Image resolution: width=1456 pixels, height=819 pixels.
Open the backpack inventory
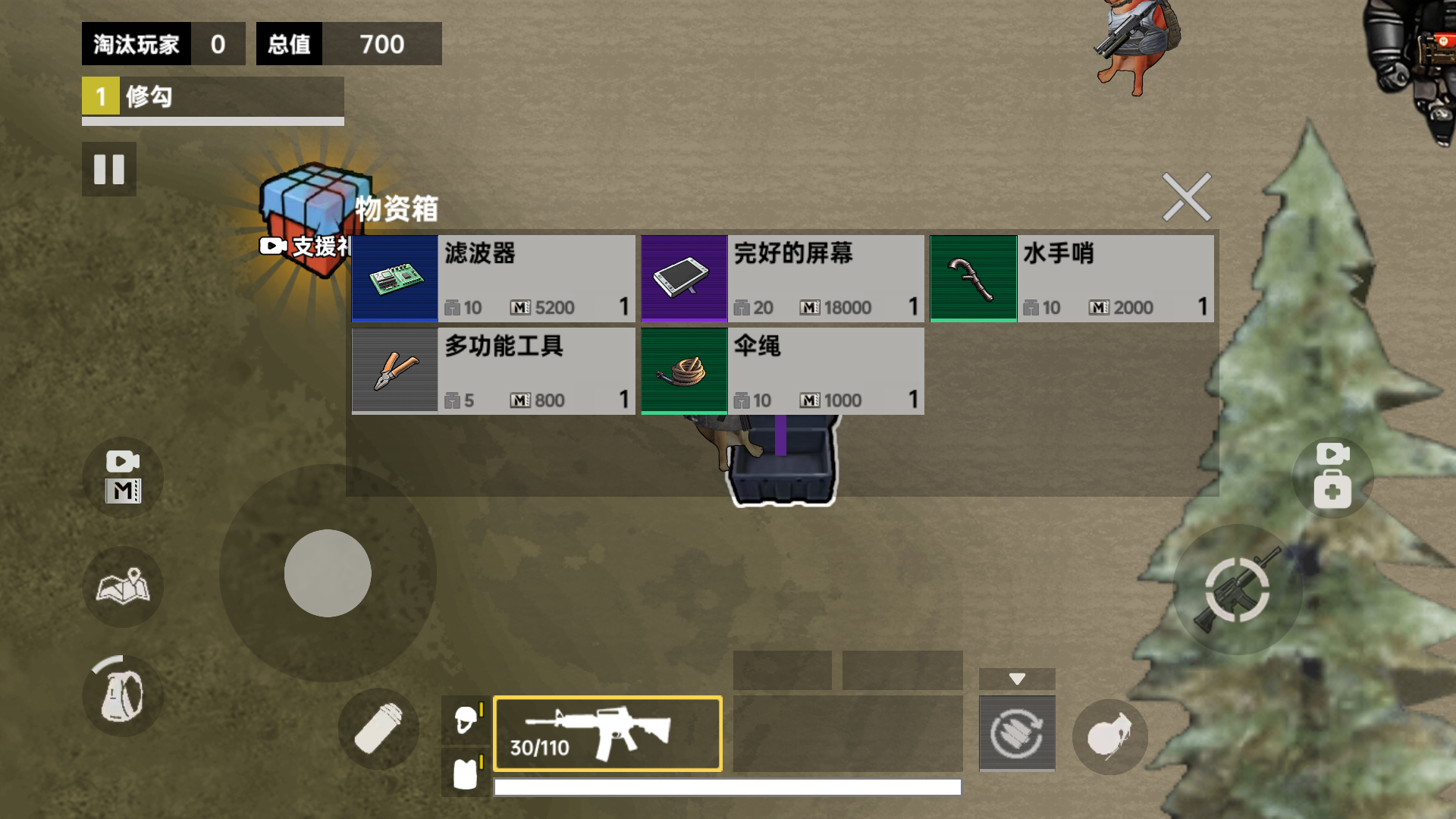(x=123, y=695)
